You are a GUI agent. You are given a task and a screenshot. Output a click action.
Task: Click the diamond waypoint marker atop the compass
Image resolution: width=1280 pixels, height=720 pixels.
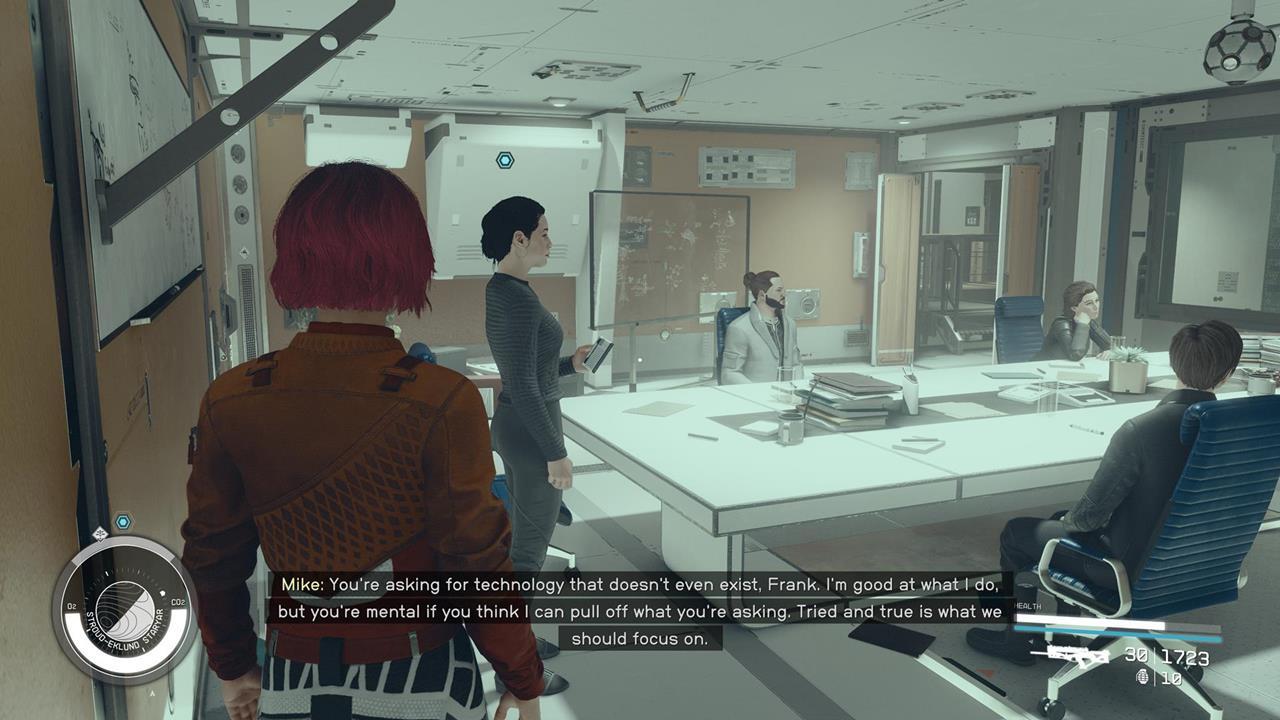pyautogui.click(x=100, y=534)
